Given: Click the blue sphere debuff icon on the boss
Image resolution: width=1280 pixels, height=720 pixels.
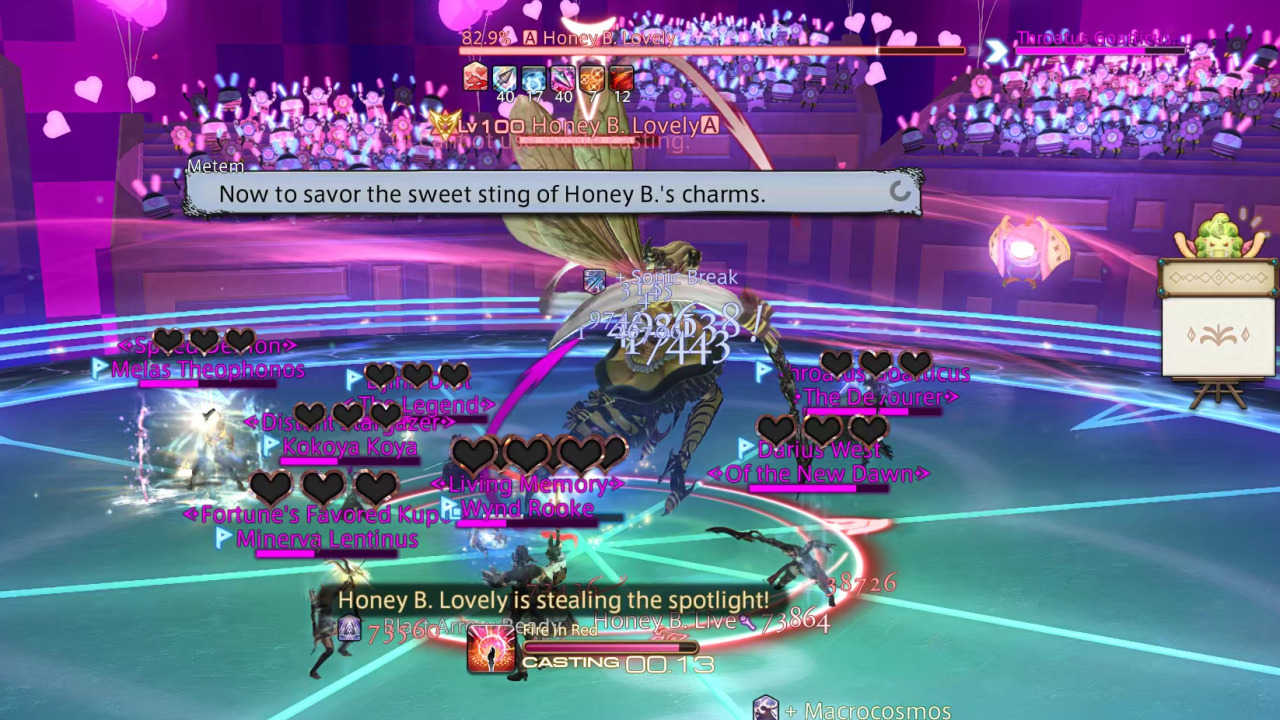Looking at the screenshot, I should 533,78.
